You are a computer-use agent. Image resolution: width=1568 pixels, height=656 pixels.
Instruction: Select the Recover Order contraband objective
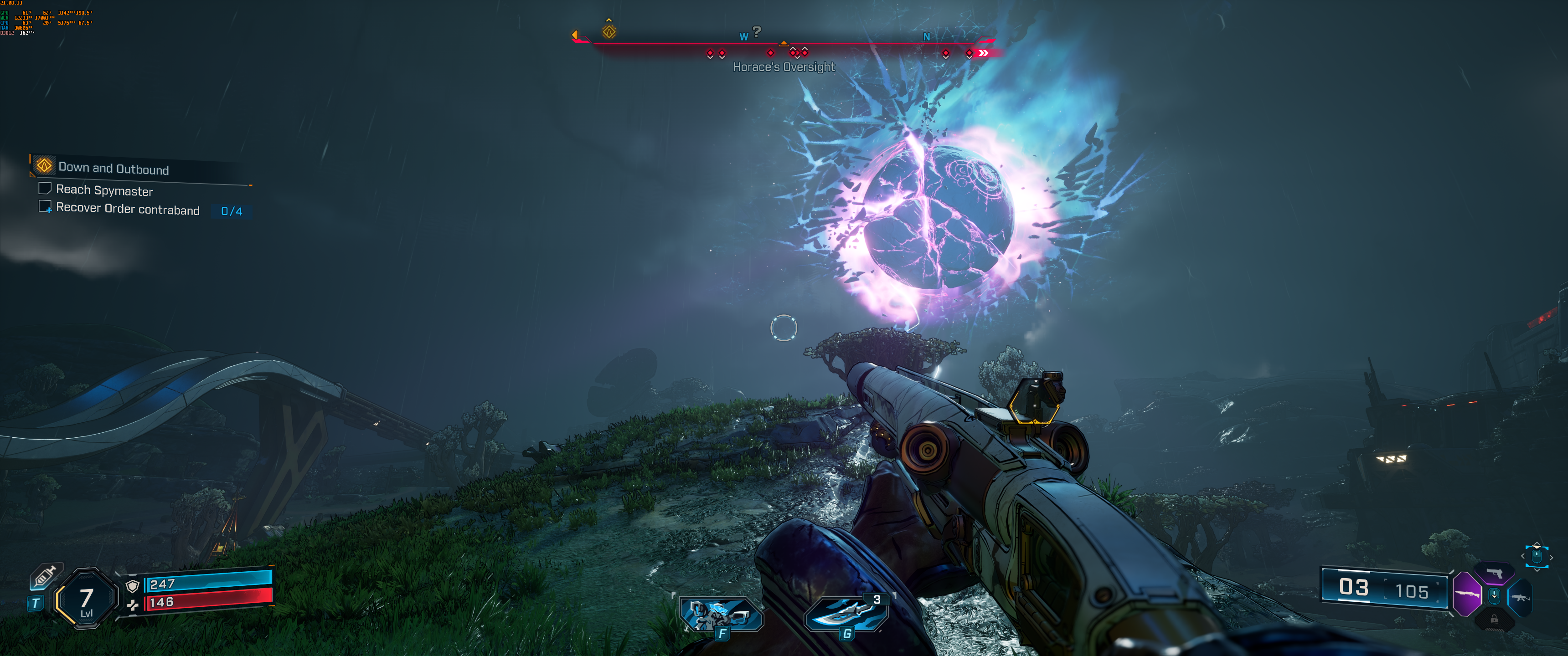(x=127, y=210)
